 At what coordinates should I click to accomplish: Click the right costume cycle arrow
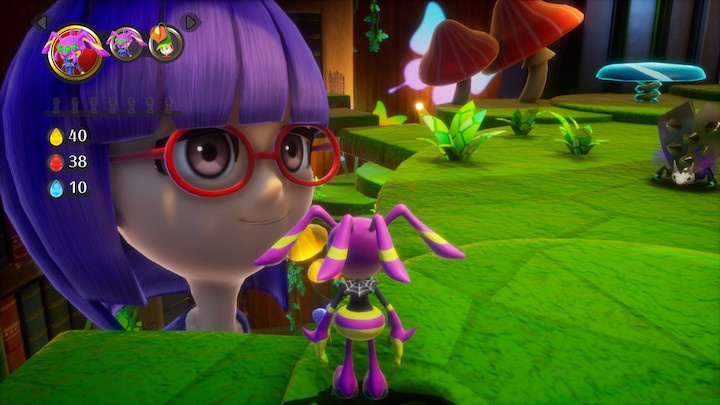tap(192, 21)
